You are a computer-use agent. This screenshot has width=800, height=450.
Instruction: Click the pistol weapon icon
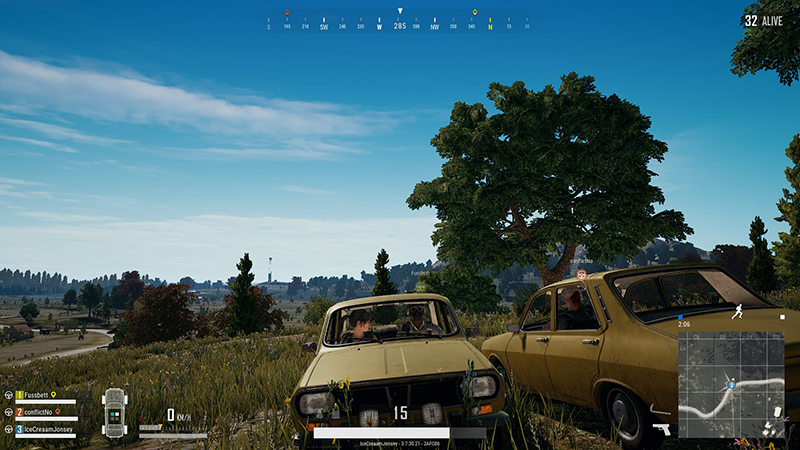tap(662, 429)
